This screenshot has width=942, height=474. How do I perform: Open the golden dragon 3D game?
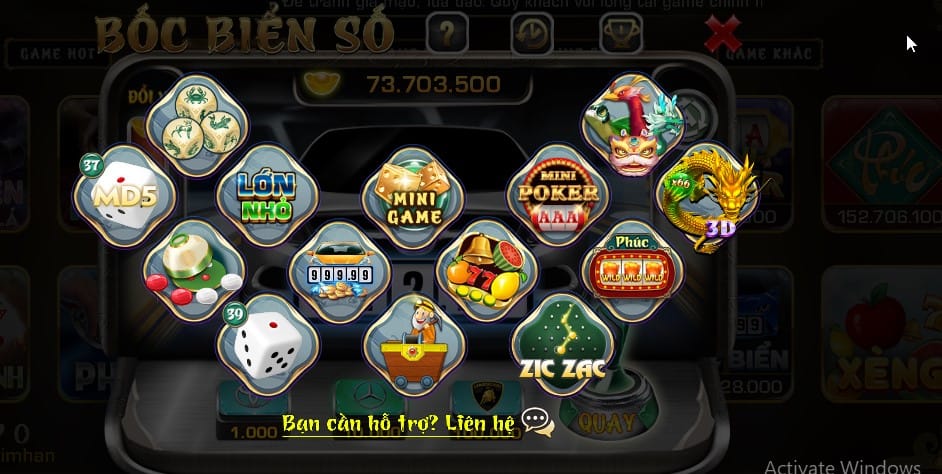coord(705,197)
